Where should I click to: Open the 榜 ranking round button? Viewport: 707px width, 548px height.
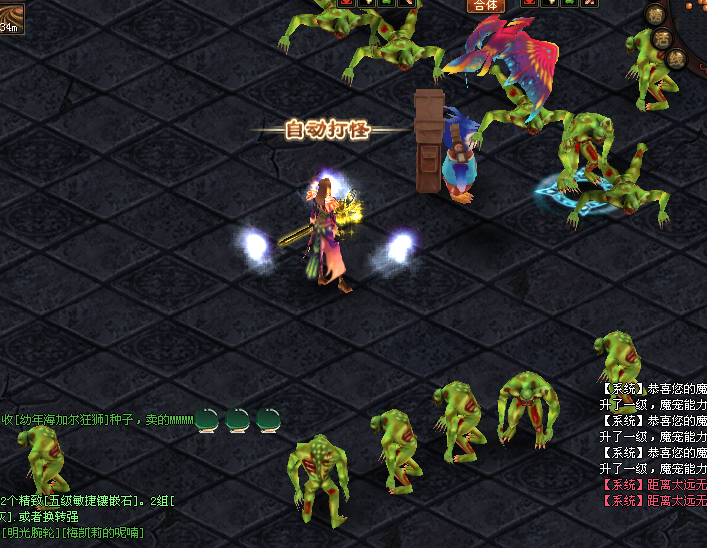(657, 14)
